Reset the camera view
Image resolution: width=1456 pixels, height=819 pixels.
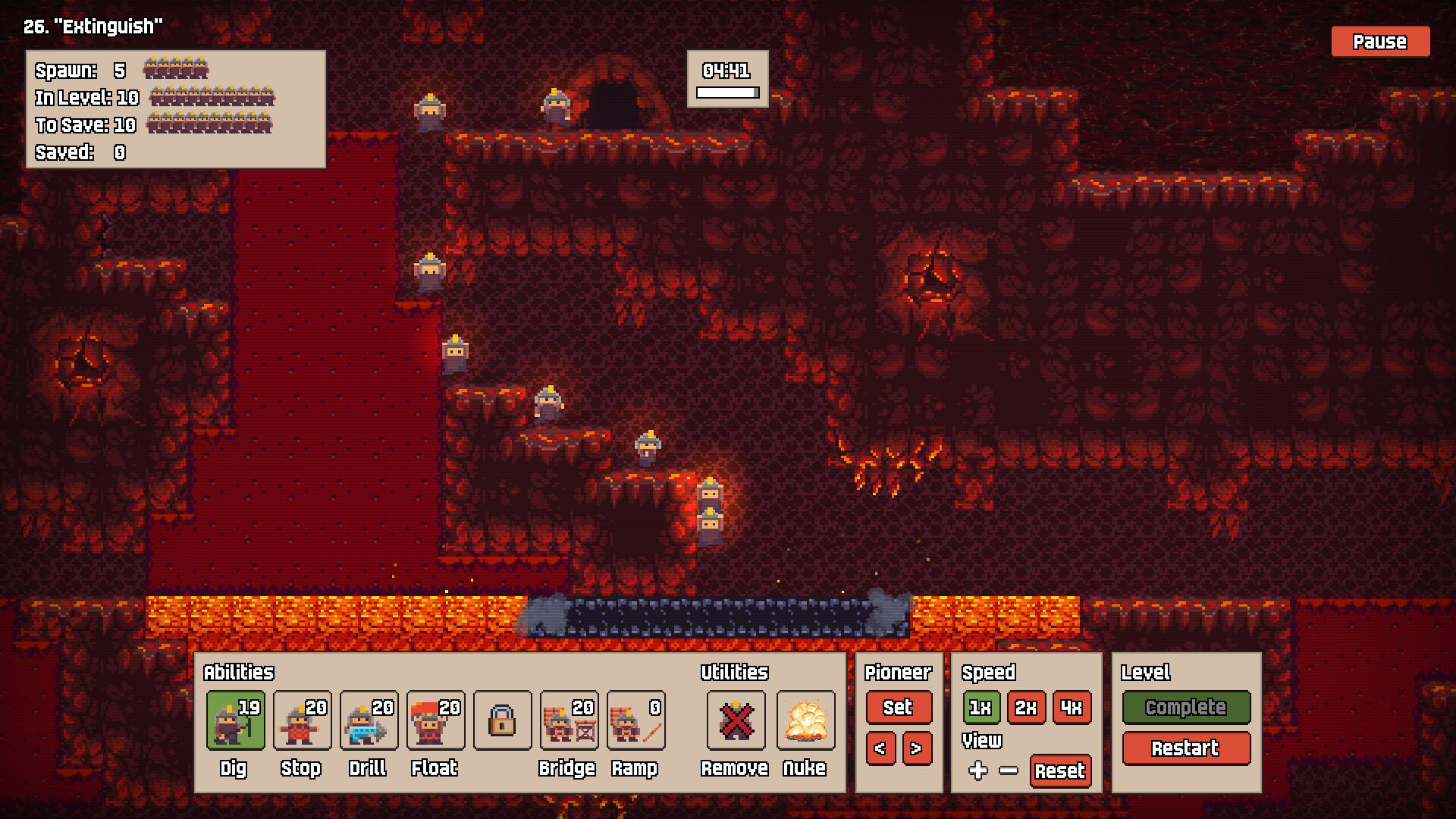(1060, 772)
